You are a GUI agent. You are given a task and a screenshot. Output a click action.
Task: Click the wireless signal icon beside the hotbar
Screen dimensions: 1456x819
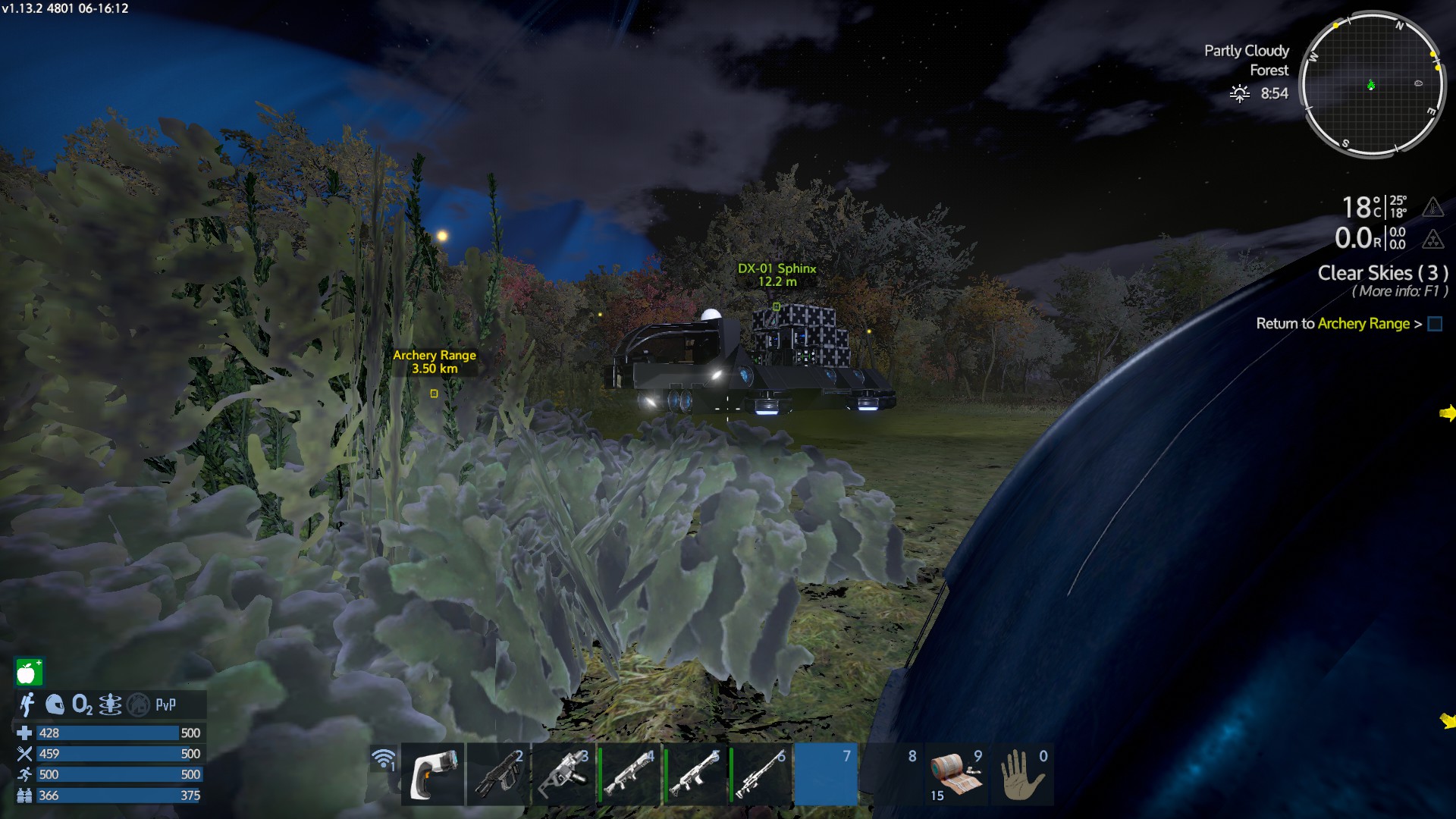click(384, 758)
